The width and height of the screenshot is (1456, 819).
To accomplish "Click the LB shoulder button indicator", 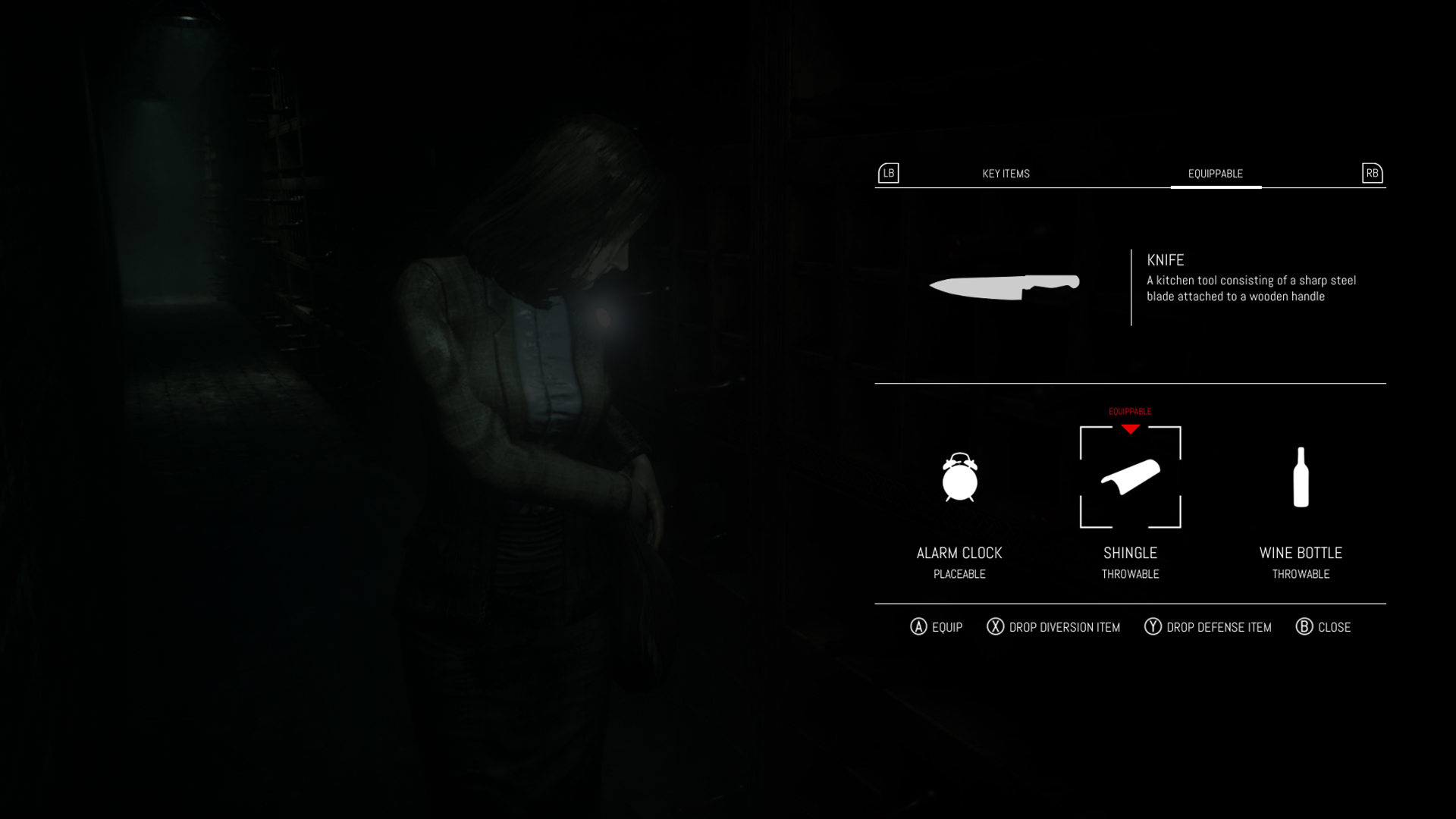I will tap(888, 174).
